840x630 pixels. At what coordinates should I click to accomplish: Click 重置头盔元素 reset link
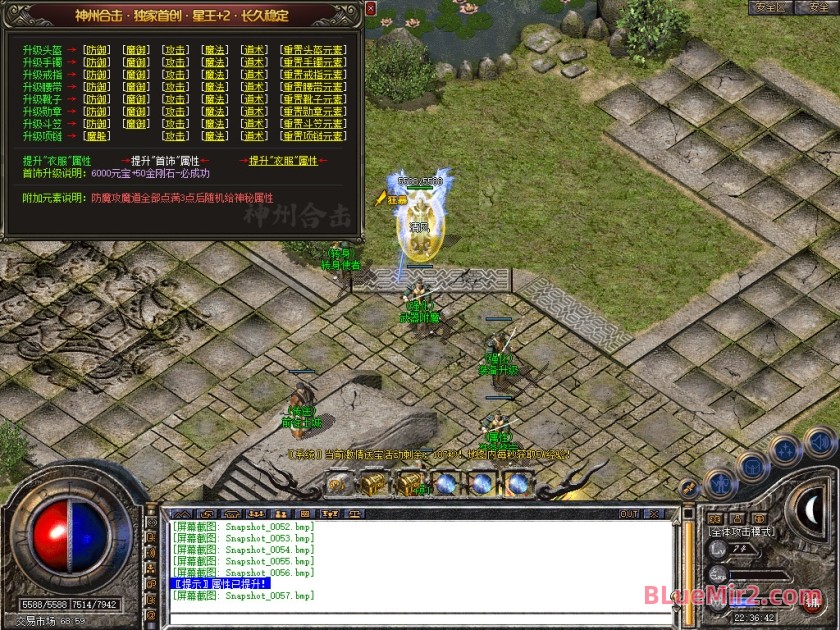[x=313, y=49]
